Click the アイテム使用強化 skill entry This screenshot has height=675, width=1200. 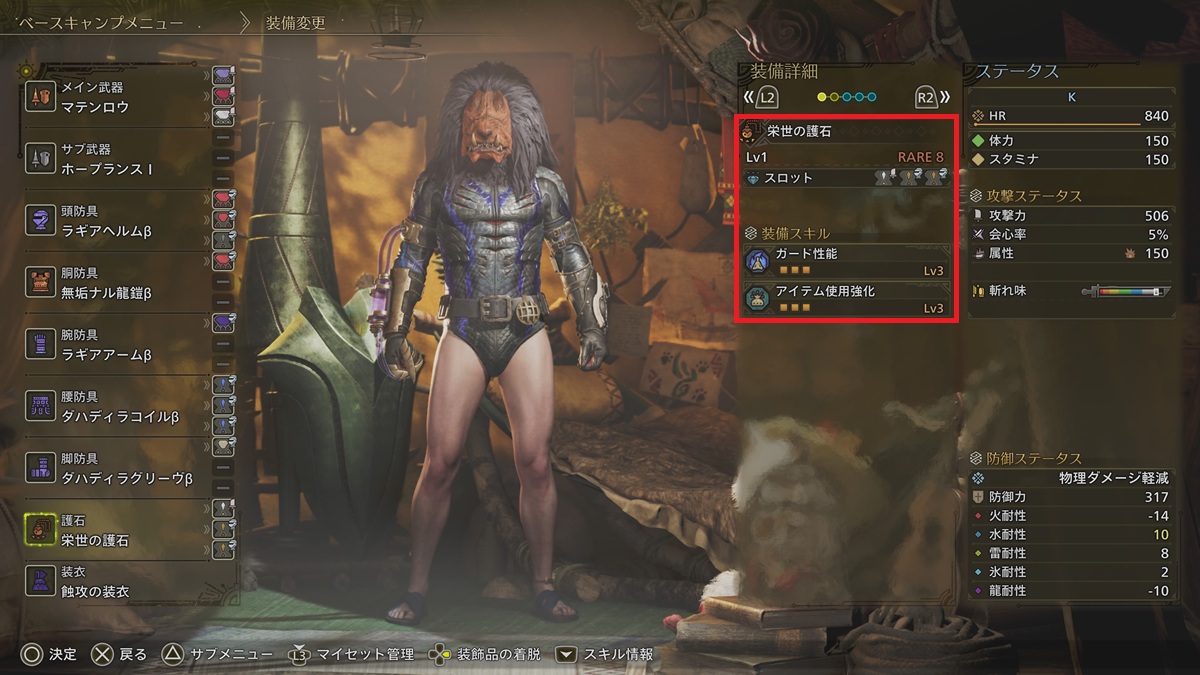tap(845, 299)
